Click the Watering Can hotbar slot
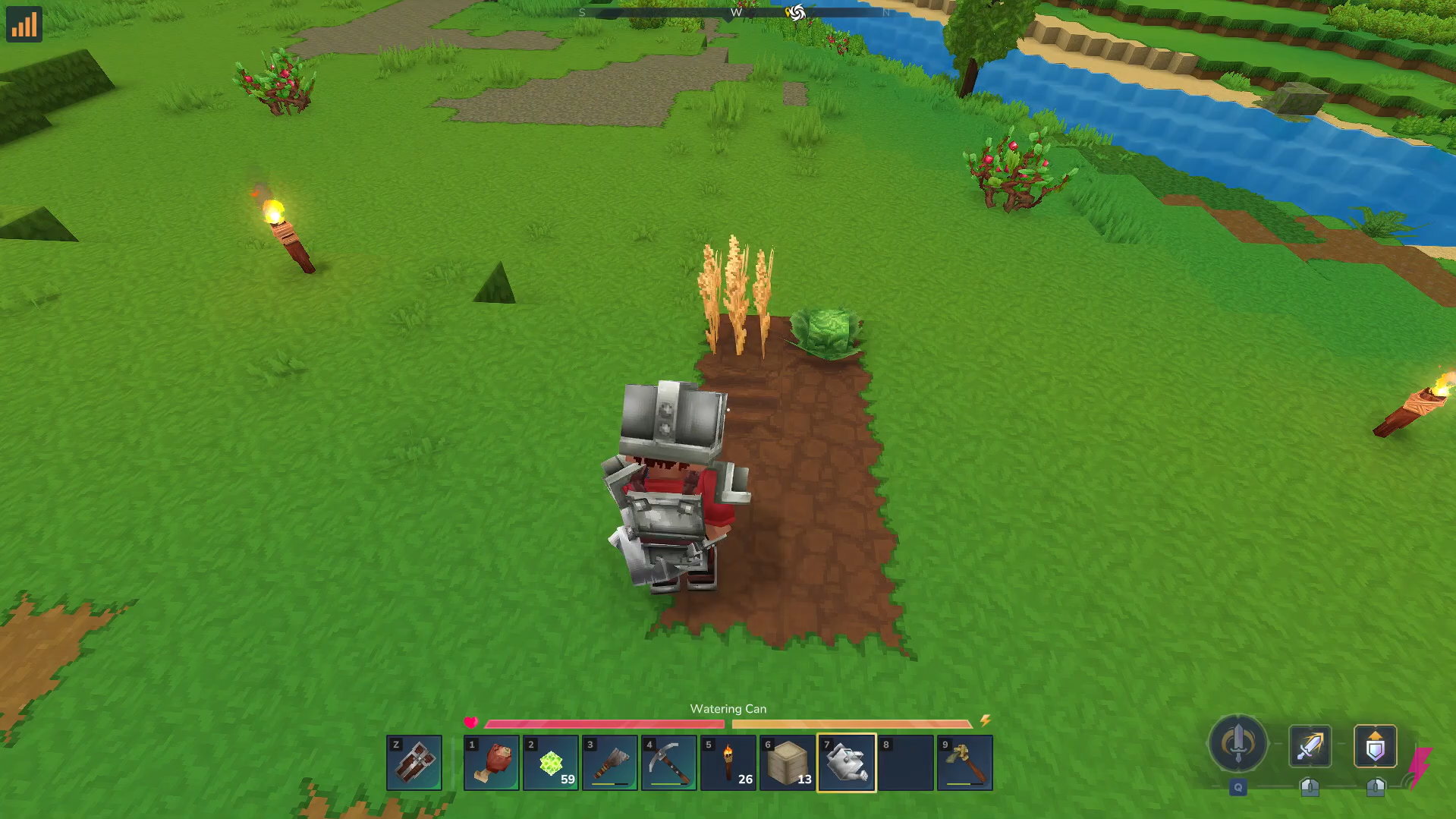This screenshot has height=819, width=1456. click(x=846, y=763)
